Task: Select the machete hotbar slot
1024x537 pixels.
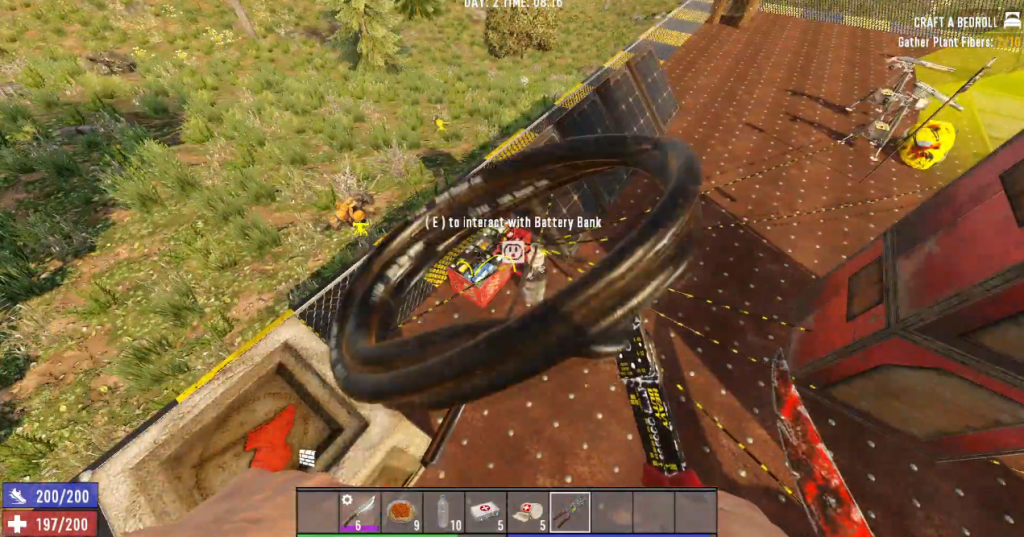Action: coord(360,512)
